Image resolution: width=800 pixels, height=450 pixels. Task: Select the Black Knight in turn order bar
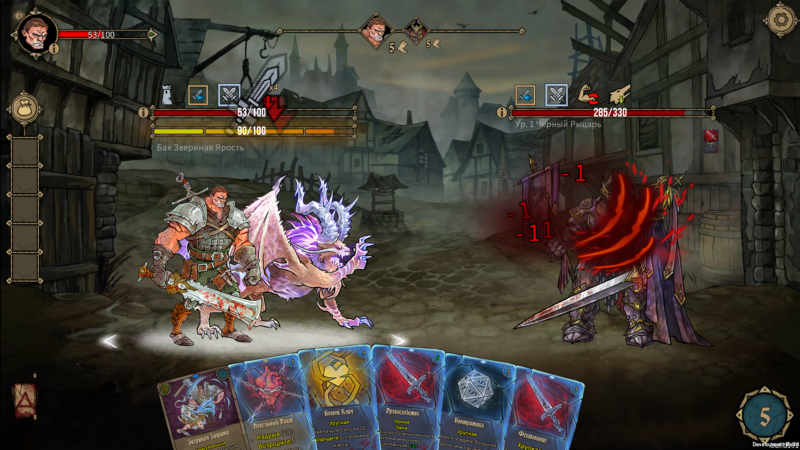pyautogui.click(x=412, y=29)
